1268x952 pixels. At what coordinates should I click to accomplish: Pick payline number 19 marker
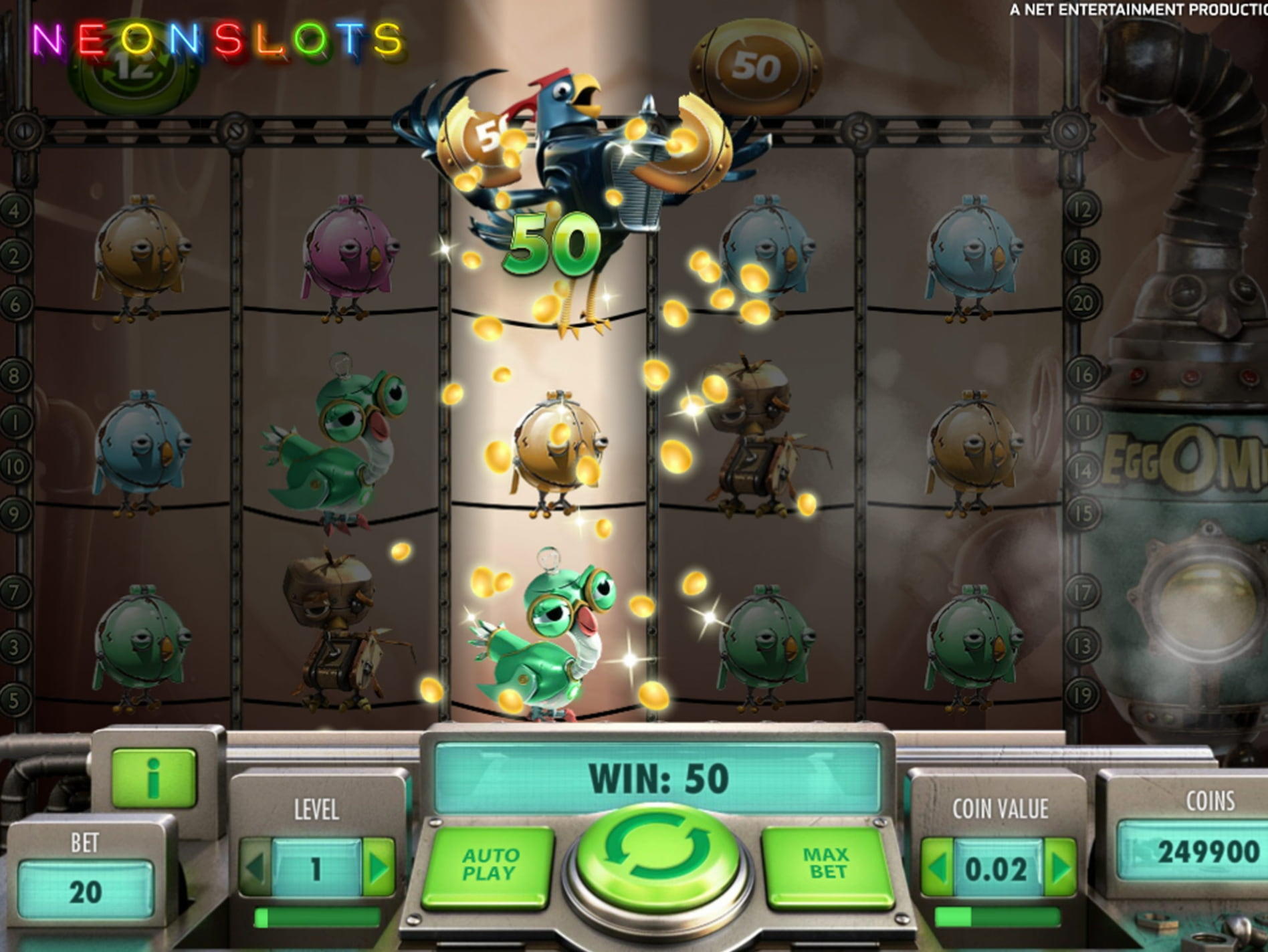point(1082,695)
